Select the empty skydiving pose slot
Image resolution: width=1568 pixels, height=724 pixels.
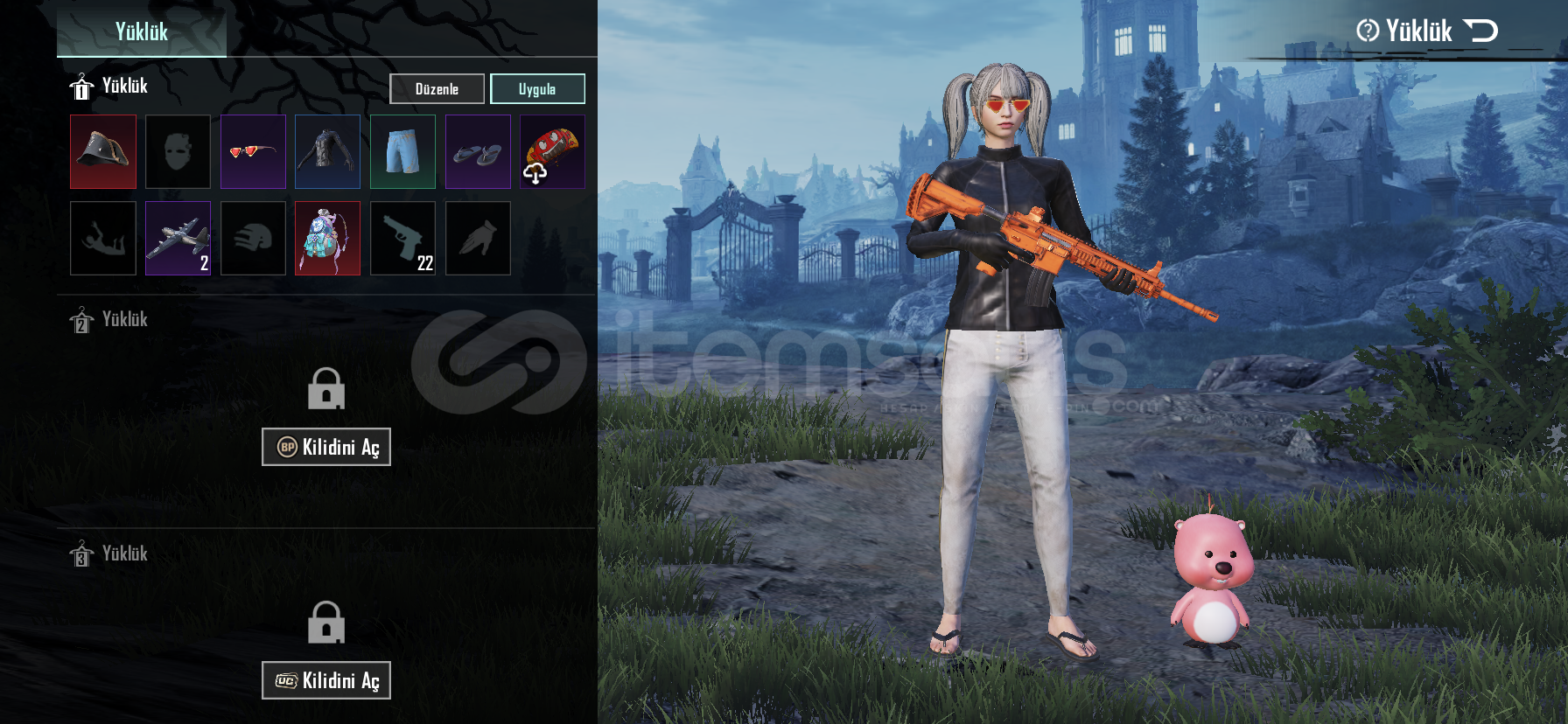tap(103, 238)
